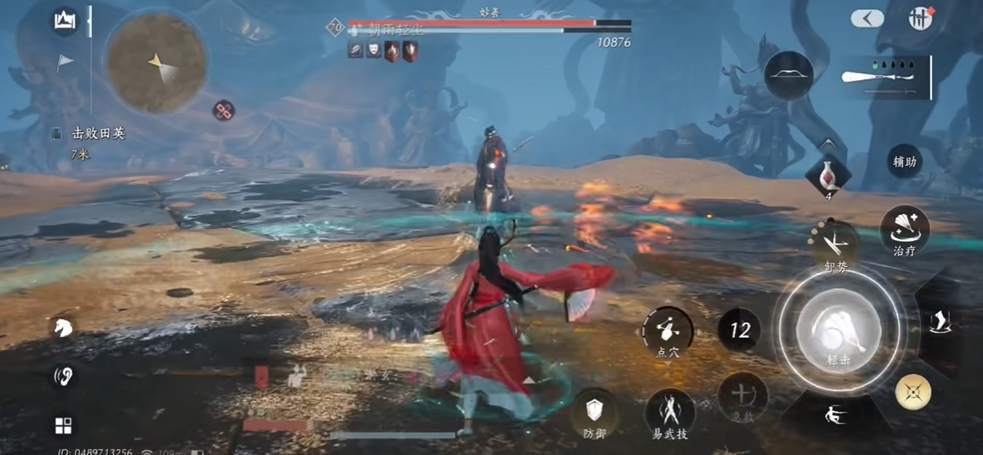Open the four-squares grid menu
This screenshot has width=983, height=455.
point(63,426)
